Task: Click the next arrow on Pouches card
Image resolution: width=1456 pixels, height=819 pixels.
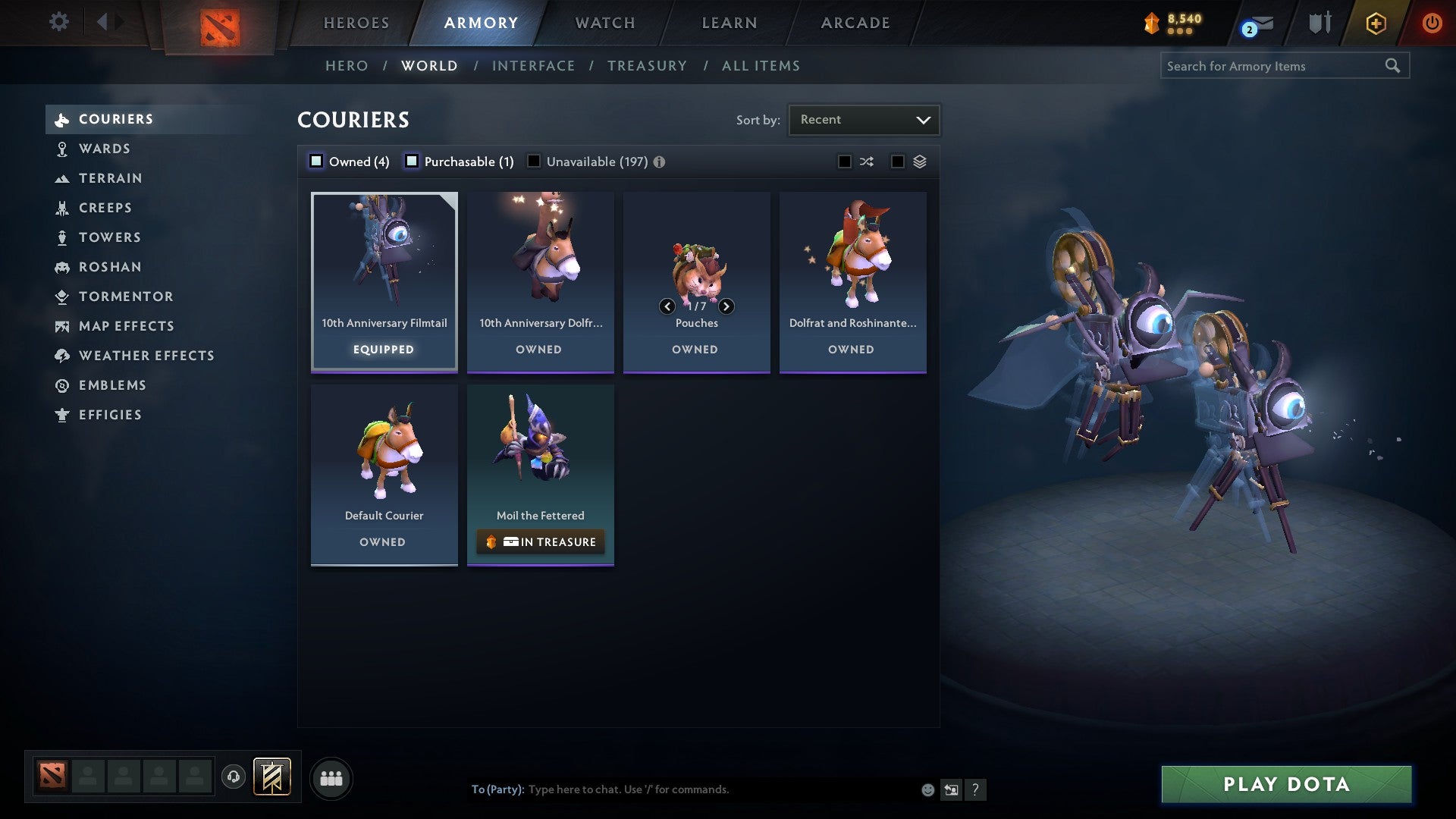Action: click(x=726, y=306)
